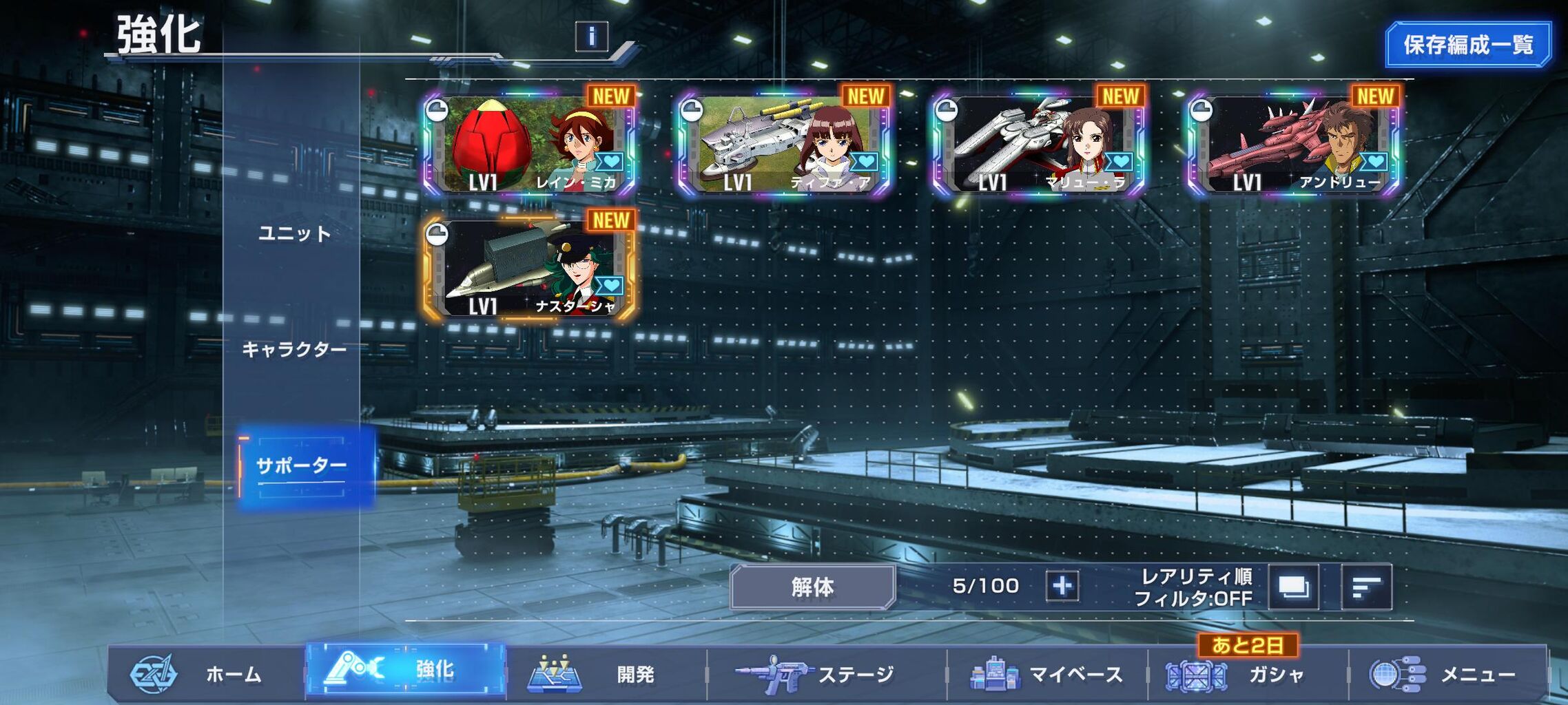
Task: Choose the silver landship supporter card
Action: point(783,145)
